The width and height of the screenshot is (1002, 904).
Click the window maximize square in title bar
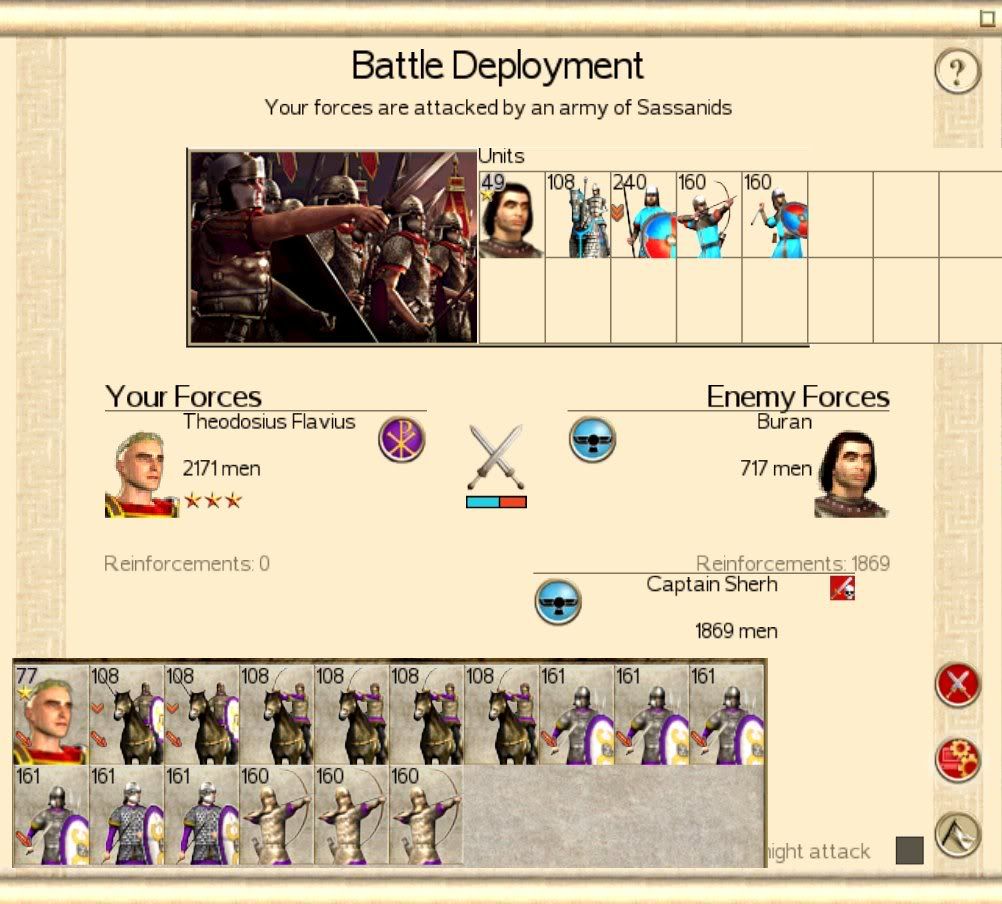[987, 18]
